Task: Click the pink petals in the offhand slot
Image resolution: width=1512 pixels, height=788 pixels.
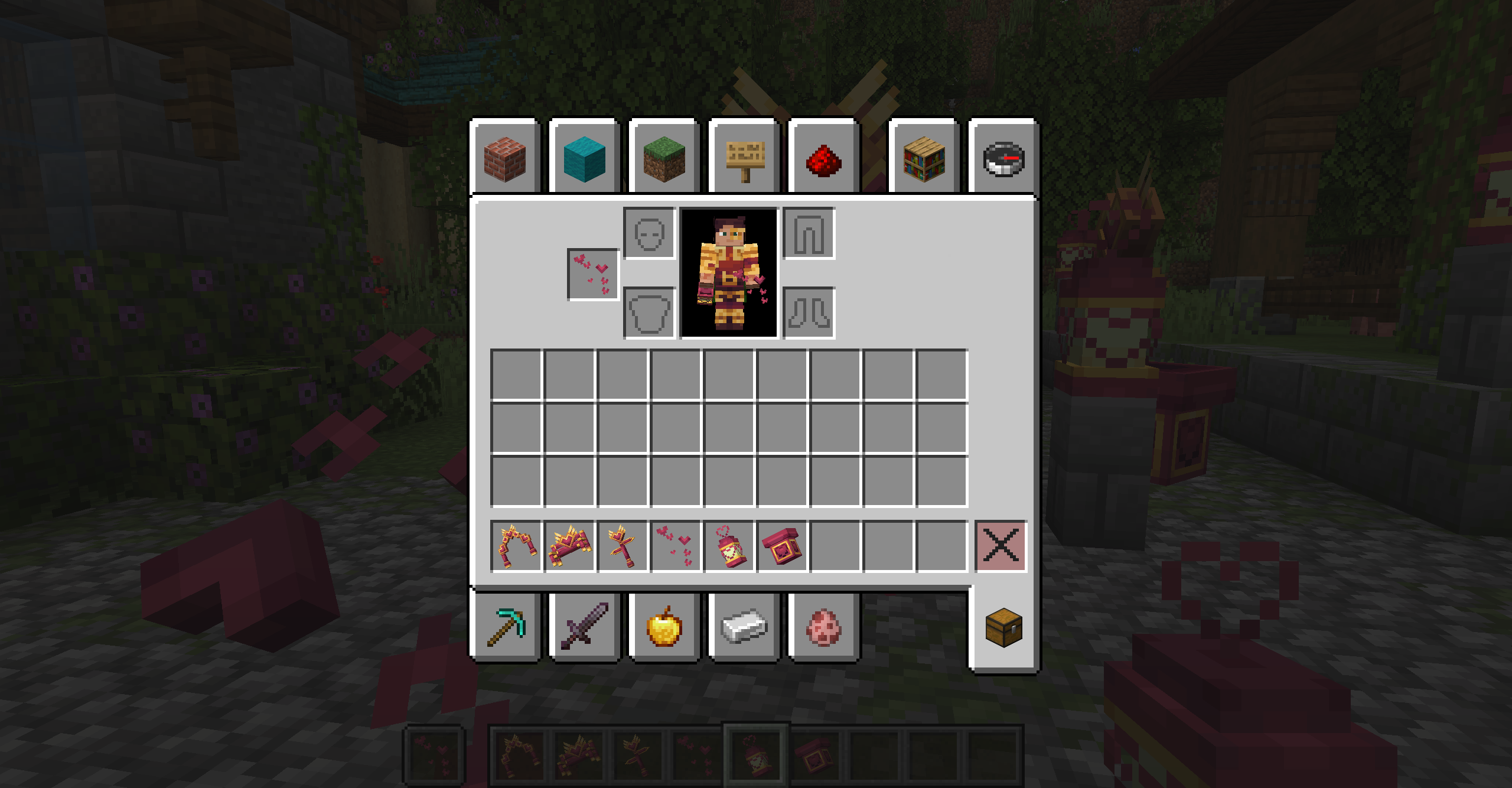Action: click(592, 275)
